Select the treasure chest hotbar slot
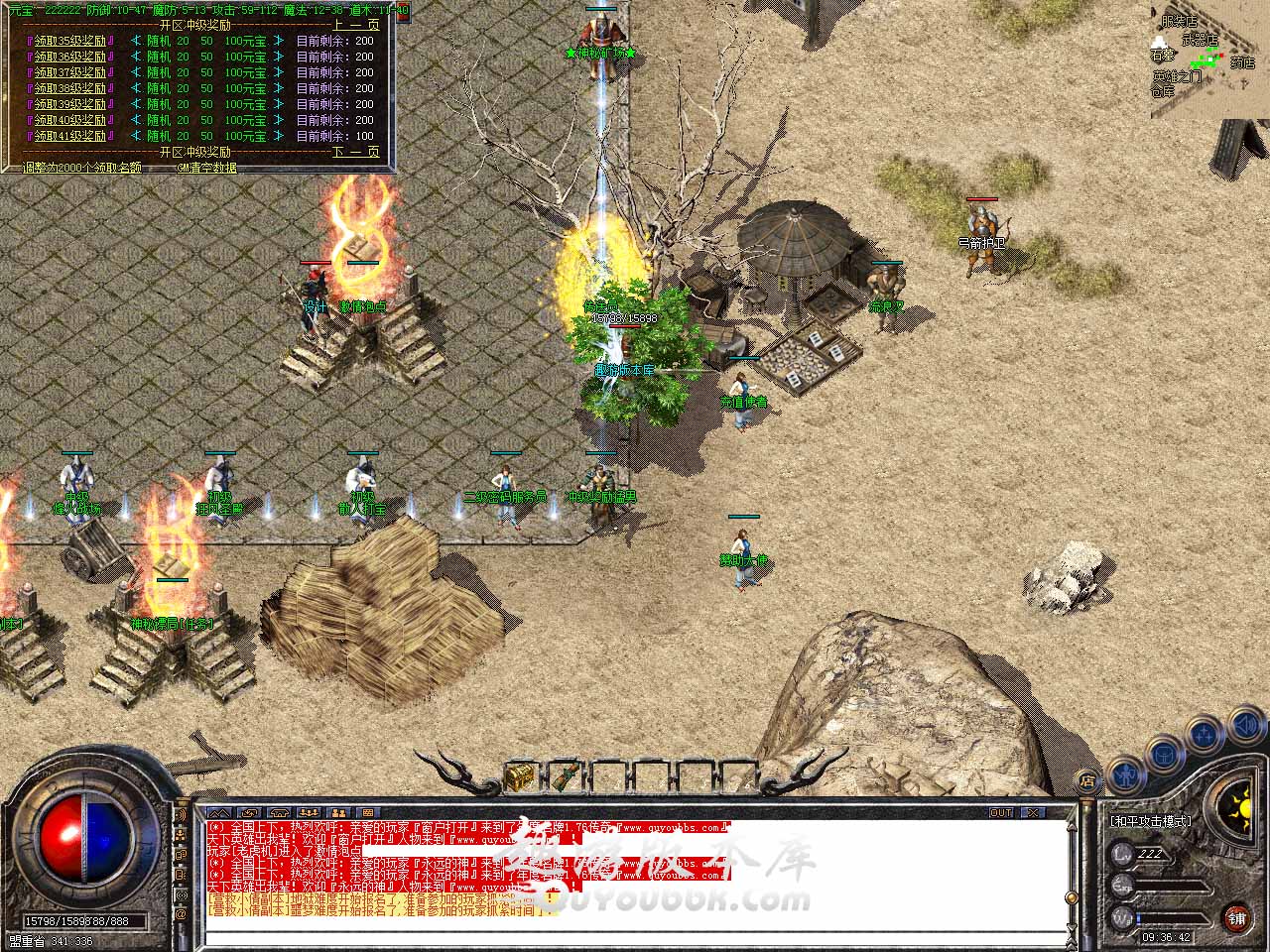 [521, 775]
